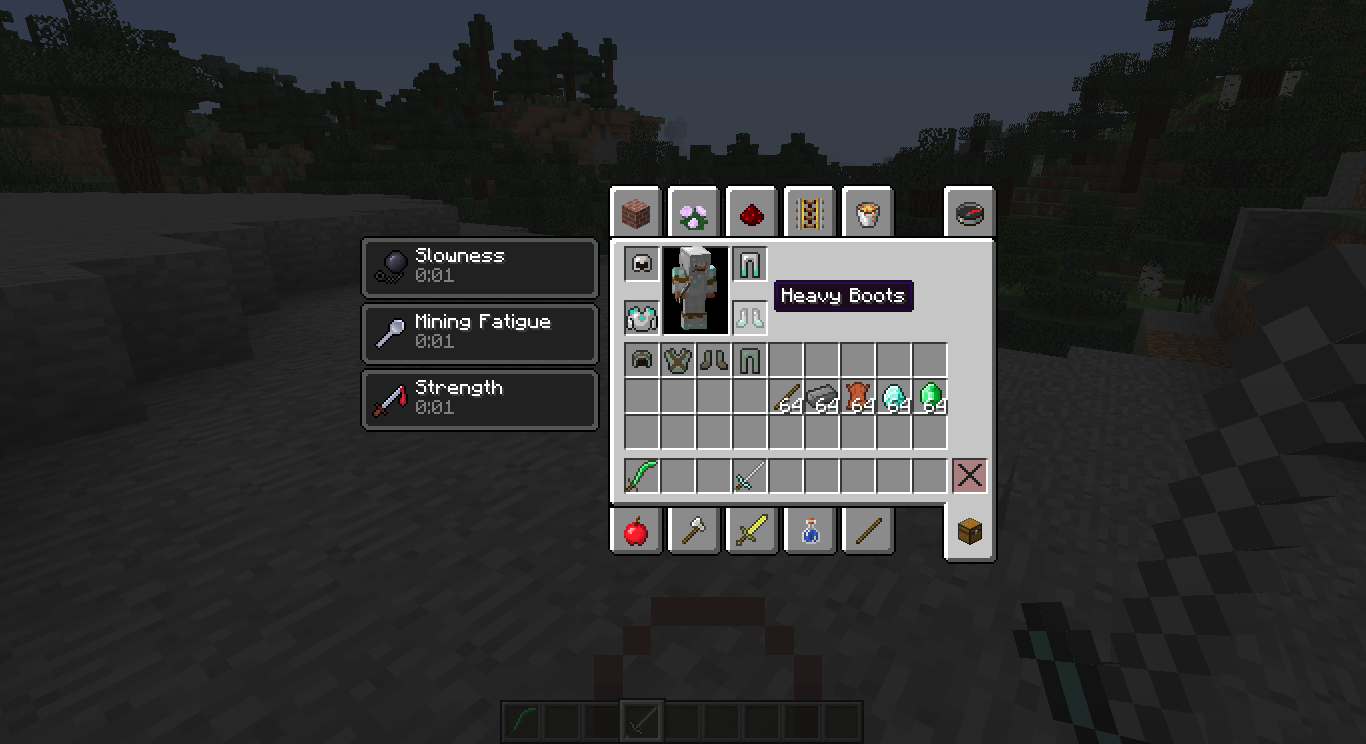The height and width of the screenshot is (744, 1366).
Task: Switch to the Decoration Blocks flower tab
Action: (694, 212)
